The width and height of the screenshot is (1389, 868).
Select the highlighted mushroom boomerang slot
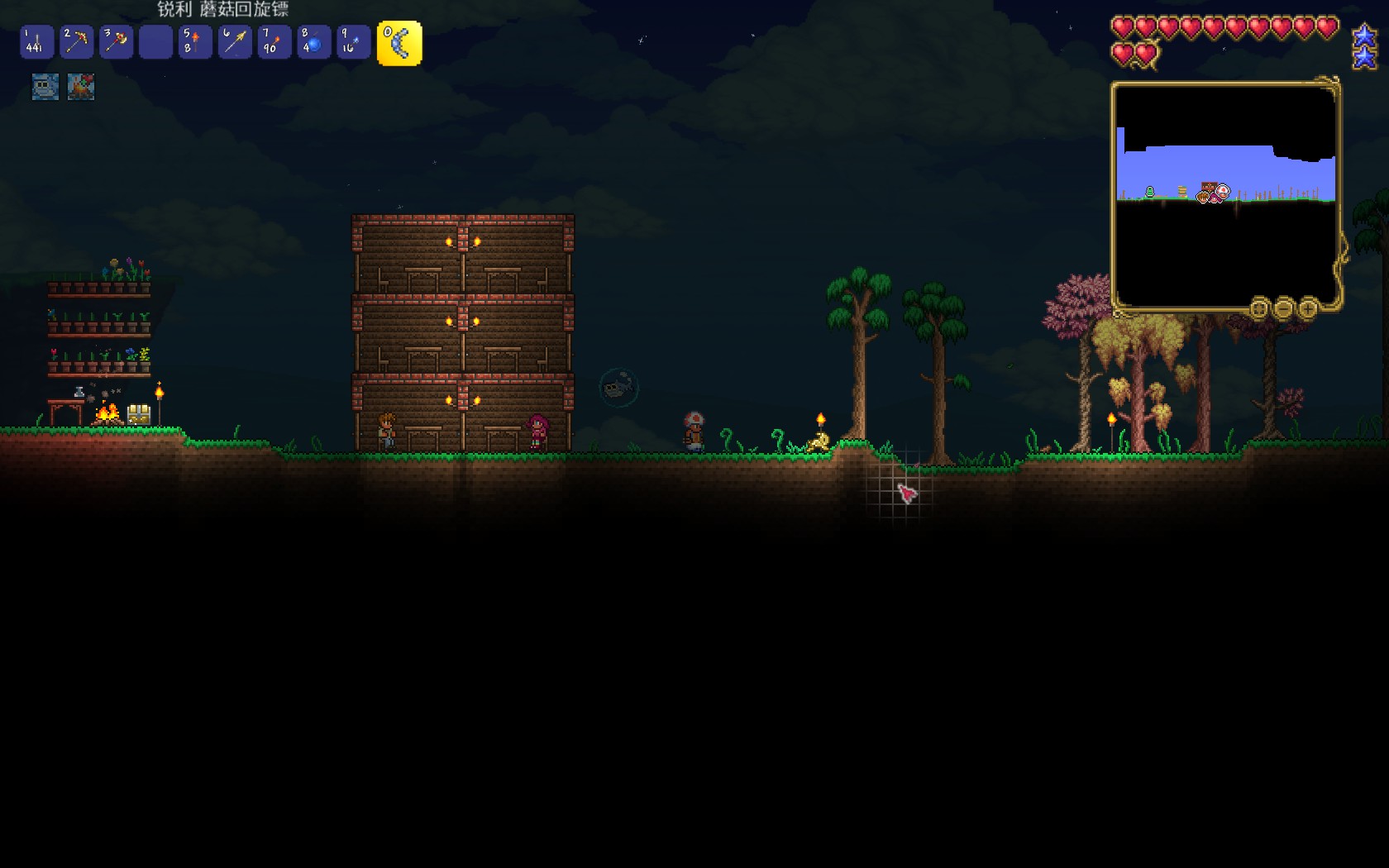(x=399, y=43)
